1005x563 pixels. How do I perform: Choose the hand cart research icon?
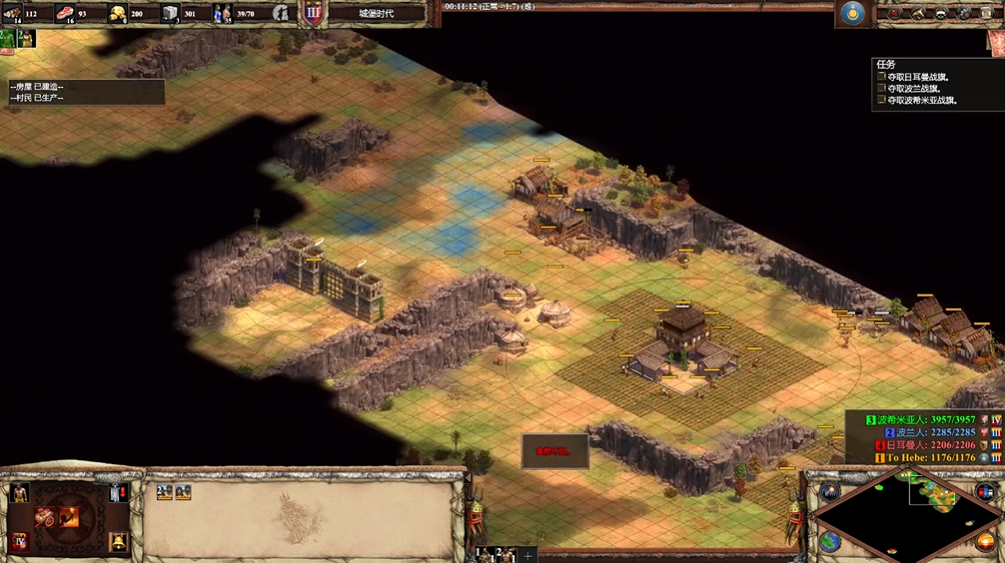[x=46, y=516]
